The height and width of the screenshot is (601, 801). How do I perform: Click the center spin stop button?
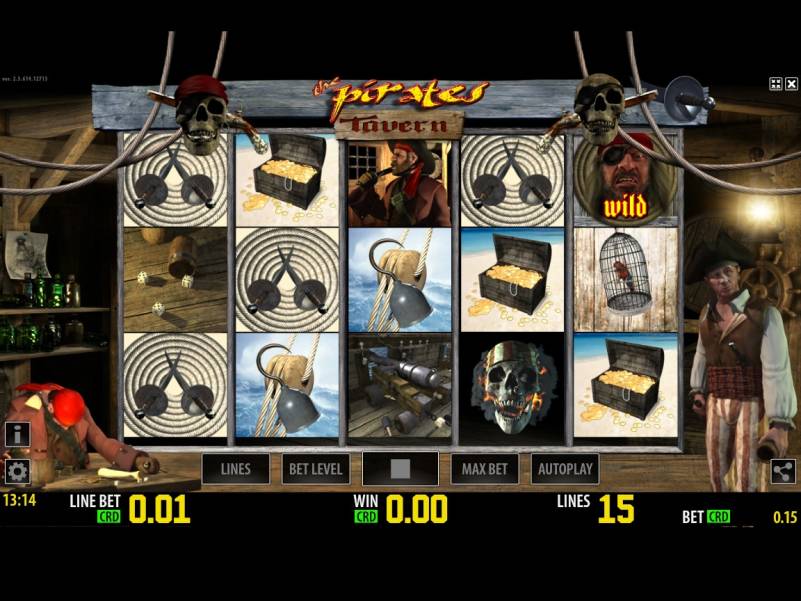click(x=400, y=468)
